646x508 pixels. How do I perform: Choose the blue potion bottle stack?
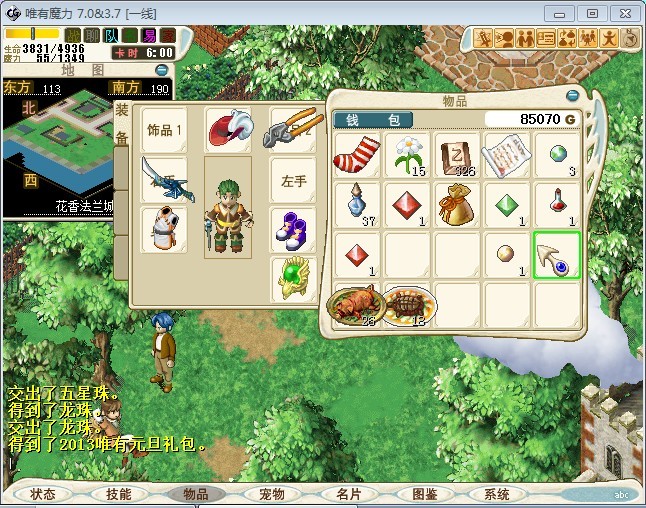(x=358, y=205)
